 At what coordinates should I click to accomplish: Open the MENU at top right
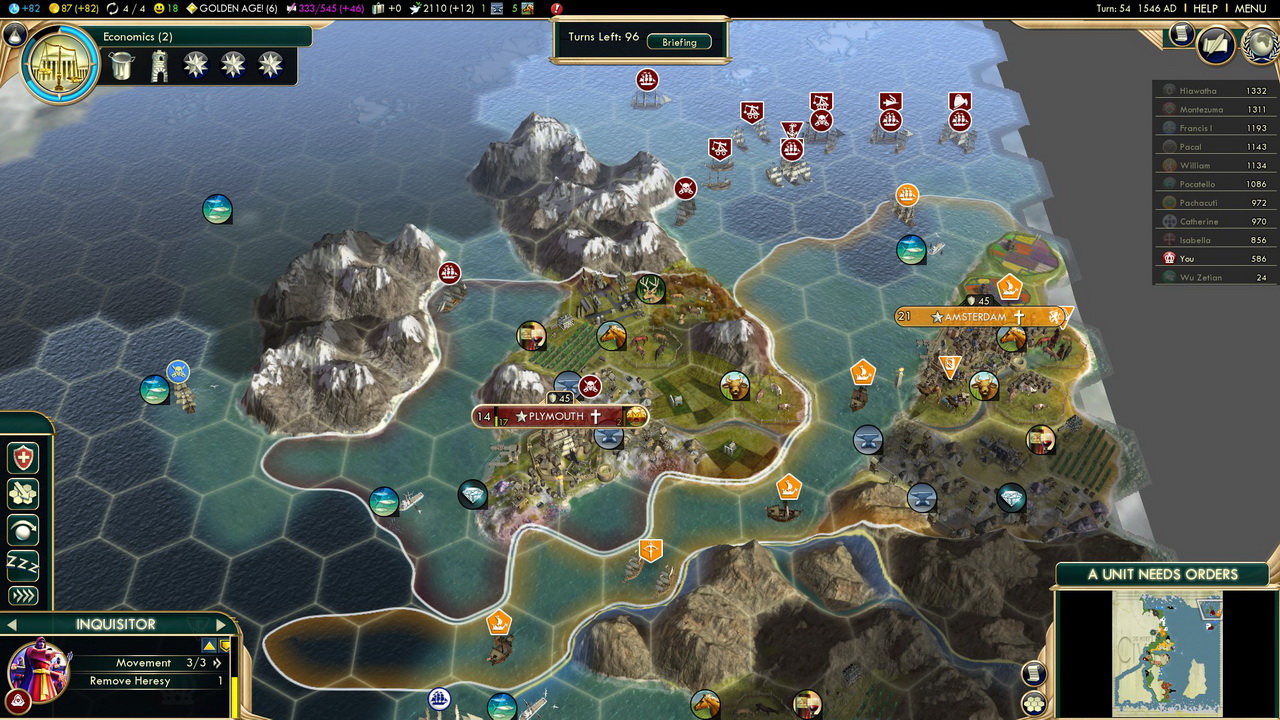click(x=1250, y=8)
